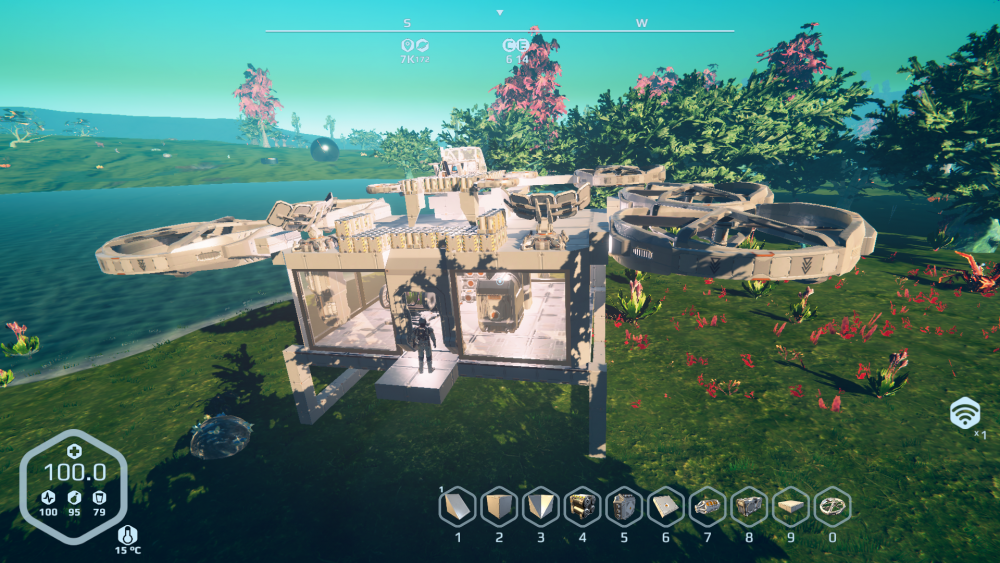The width and height of the screenshot is (1000, 563).
Task: Select the flat plate with dot in slot 6
Action: pyautogui.click(x=665, y=506)
